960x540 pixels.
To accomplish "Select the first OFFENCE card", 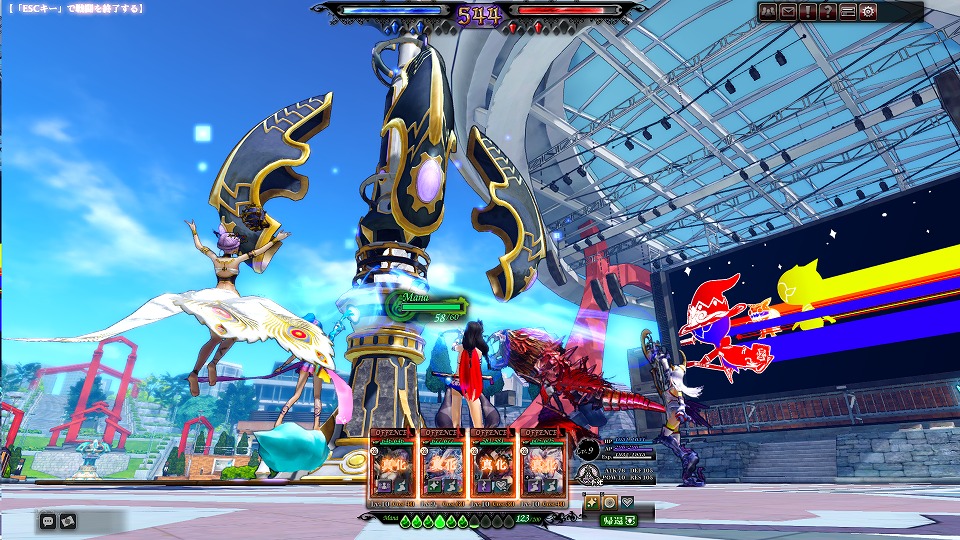I will click(394, 467).
